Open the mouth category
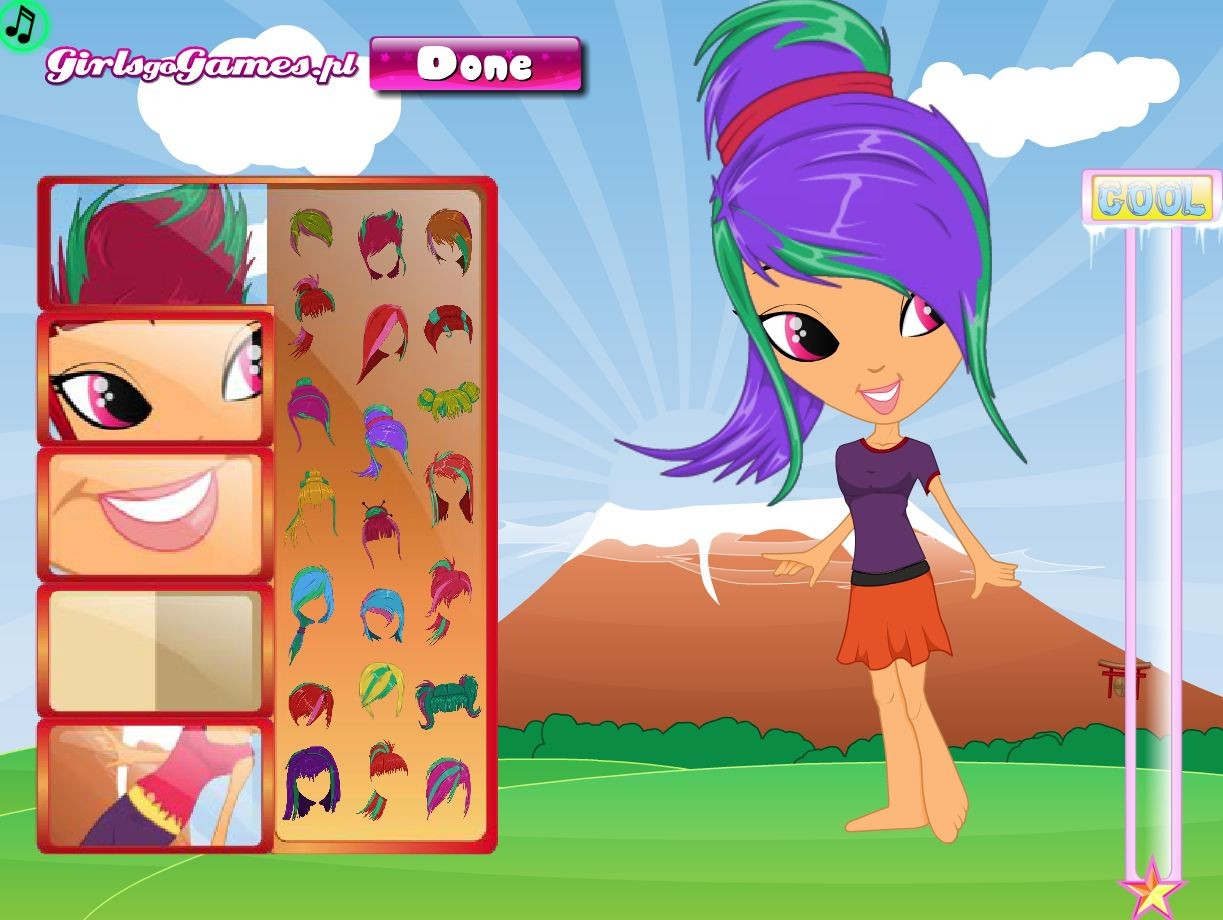Viewport: 1223px width, 920px height. (156, 513)
